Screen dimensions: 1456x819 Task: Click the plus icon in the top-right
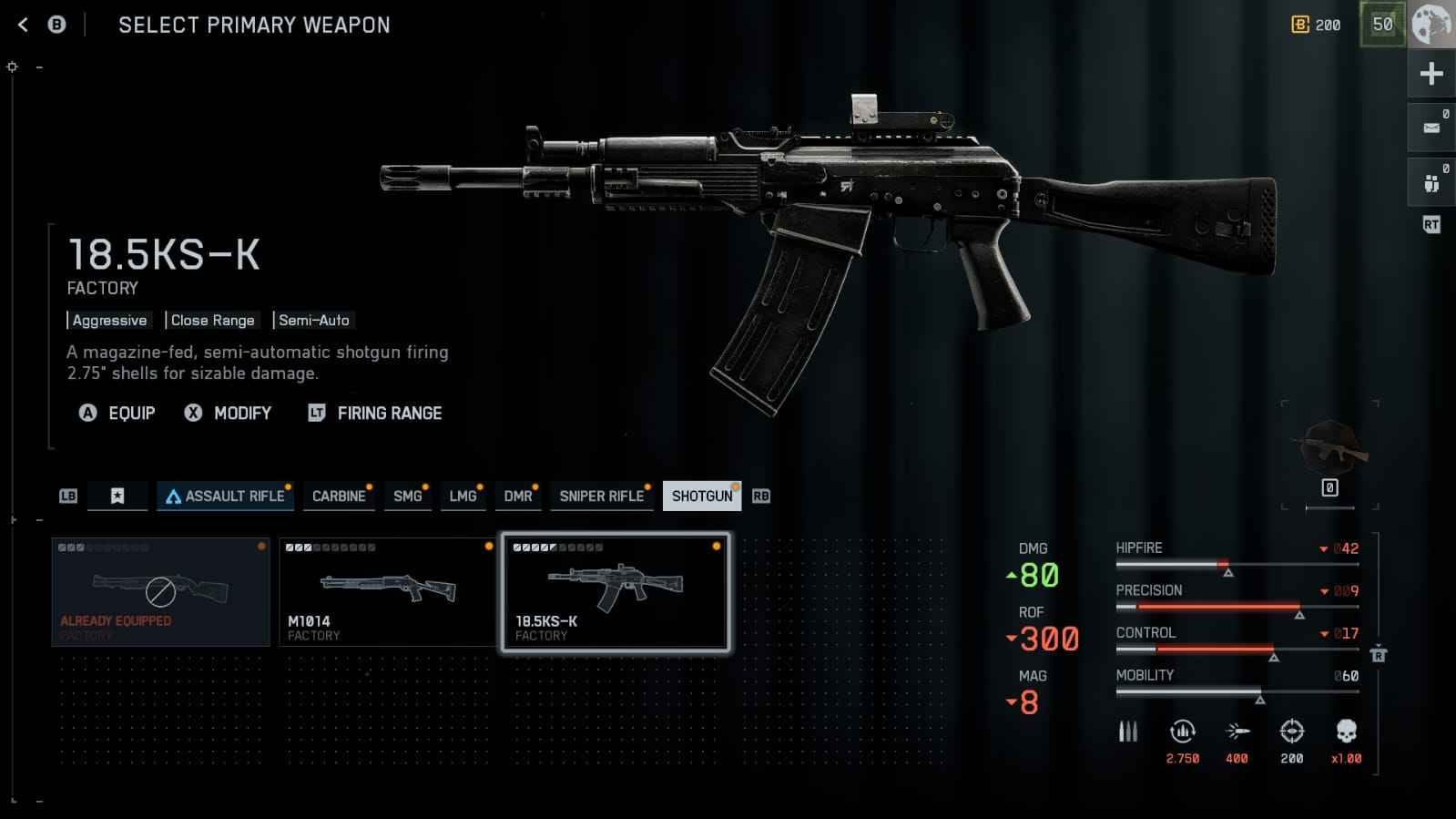[x=1431, y=74]
